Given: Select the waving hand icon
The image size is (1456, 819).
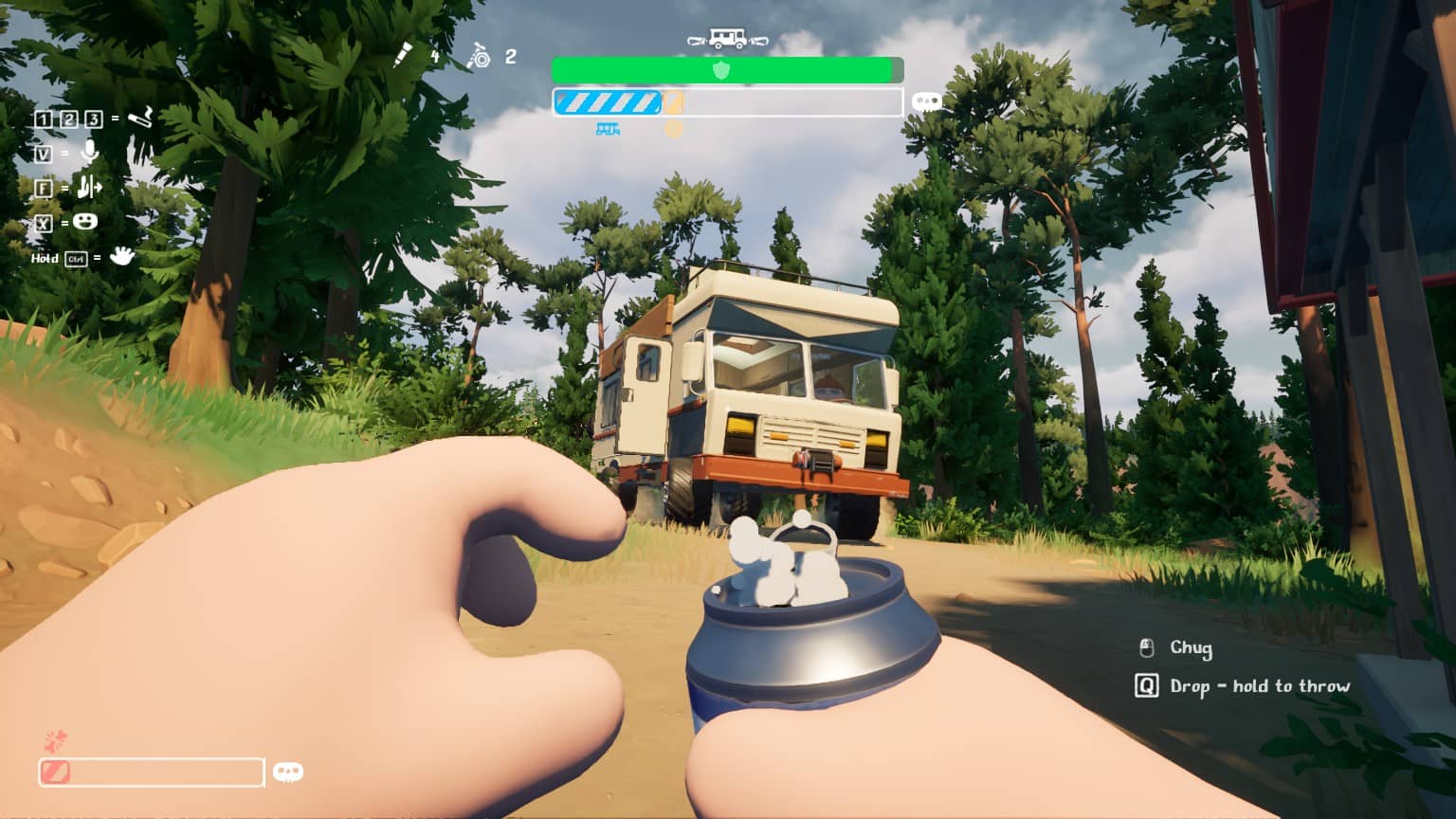Looking at the screenshot, I should click(x=121, y=255).
